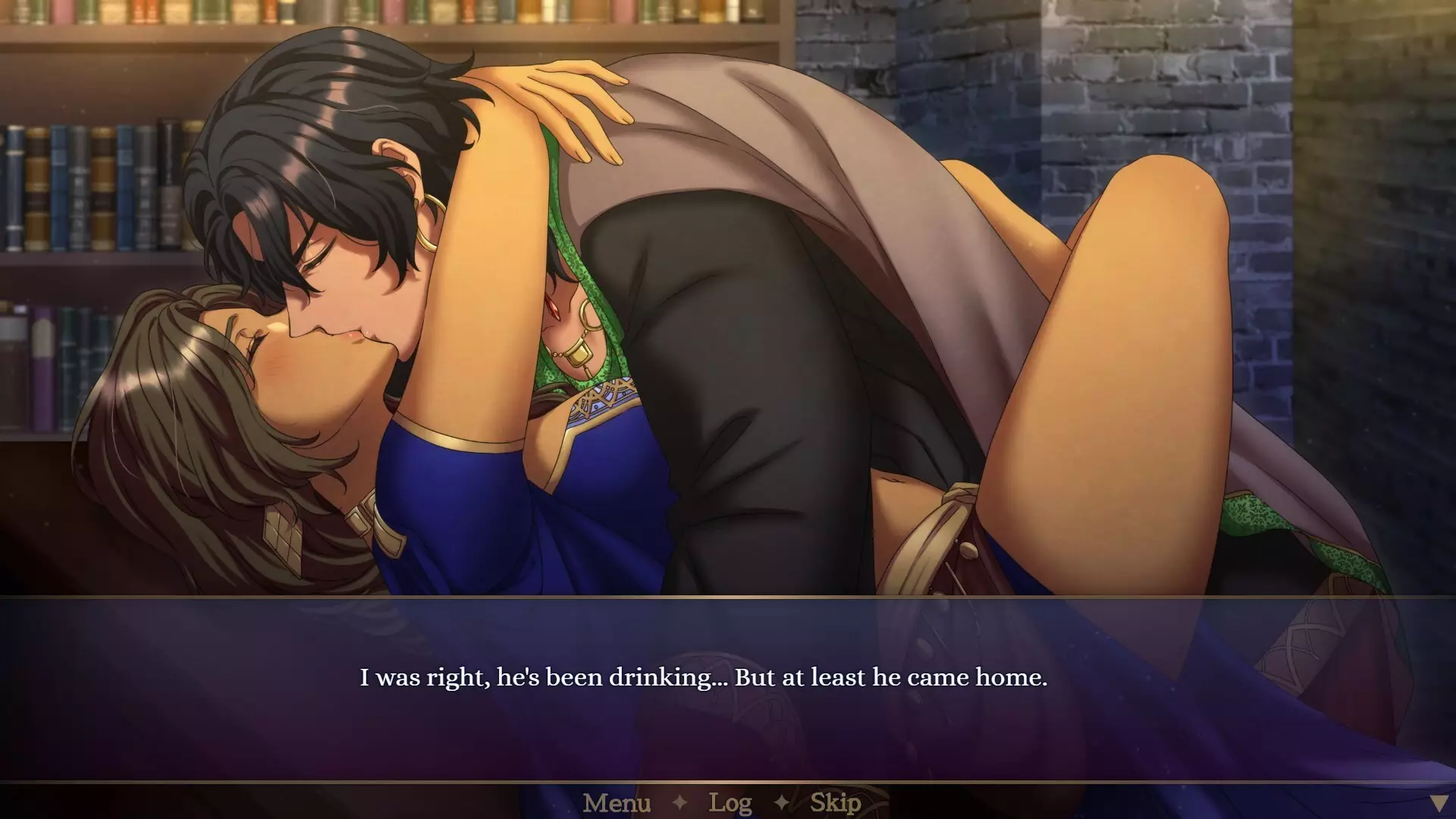Show the dialogue Log
The height and width of the screenshot is (819, 1456).
coord(730,802)
